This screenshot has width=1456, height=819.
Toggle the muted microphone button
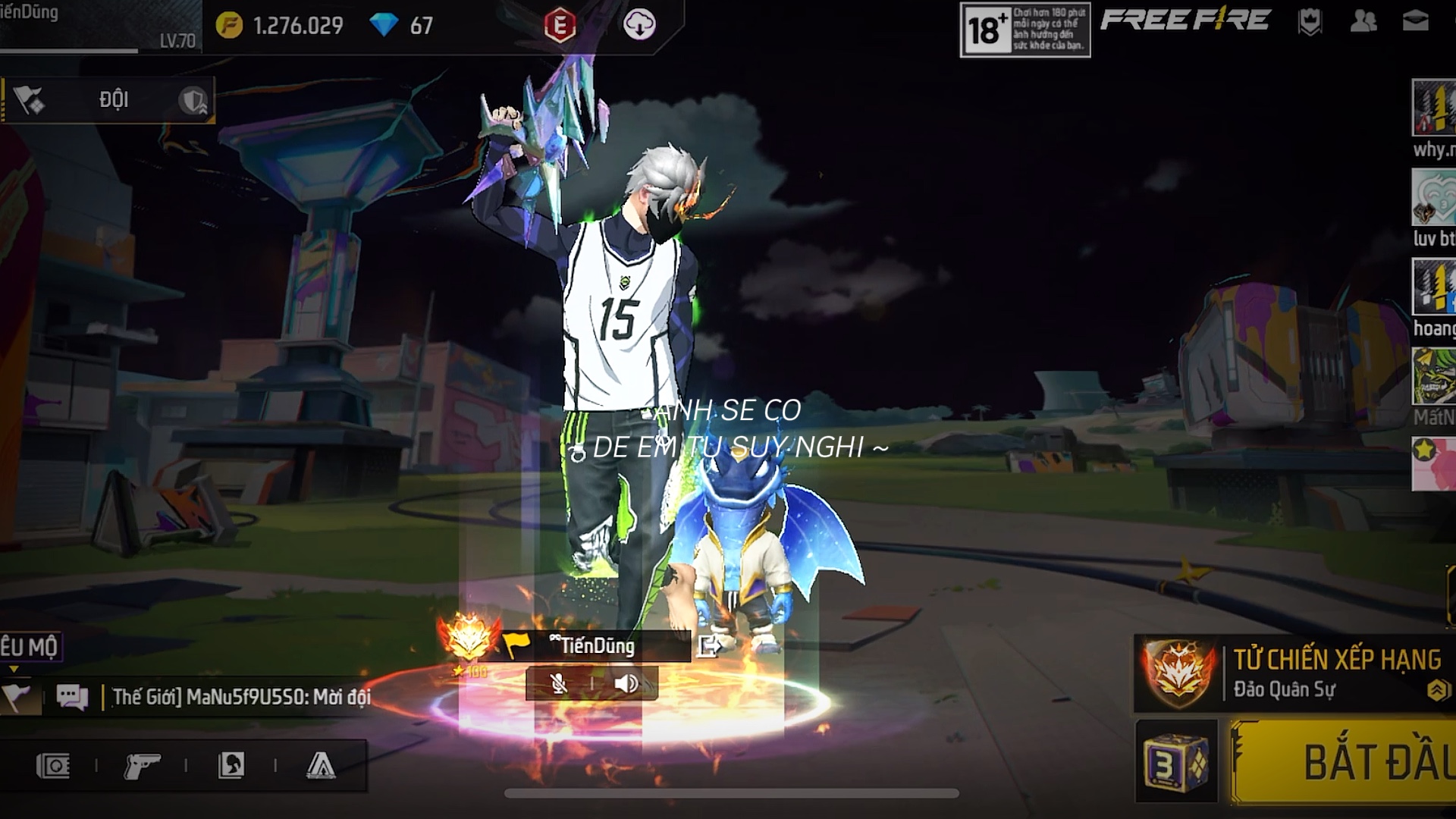coord(559,684)
